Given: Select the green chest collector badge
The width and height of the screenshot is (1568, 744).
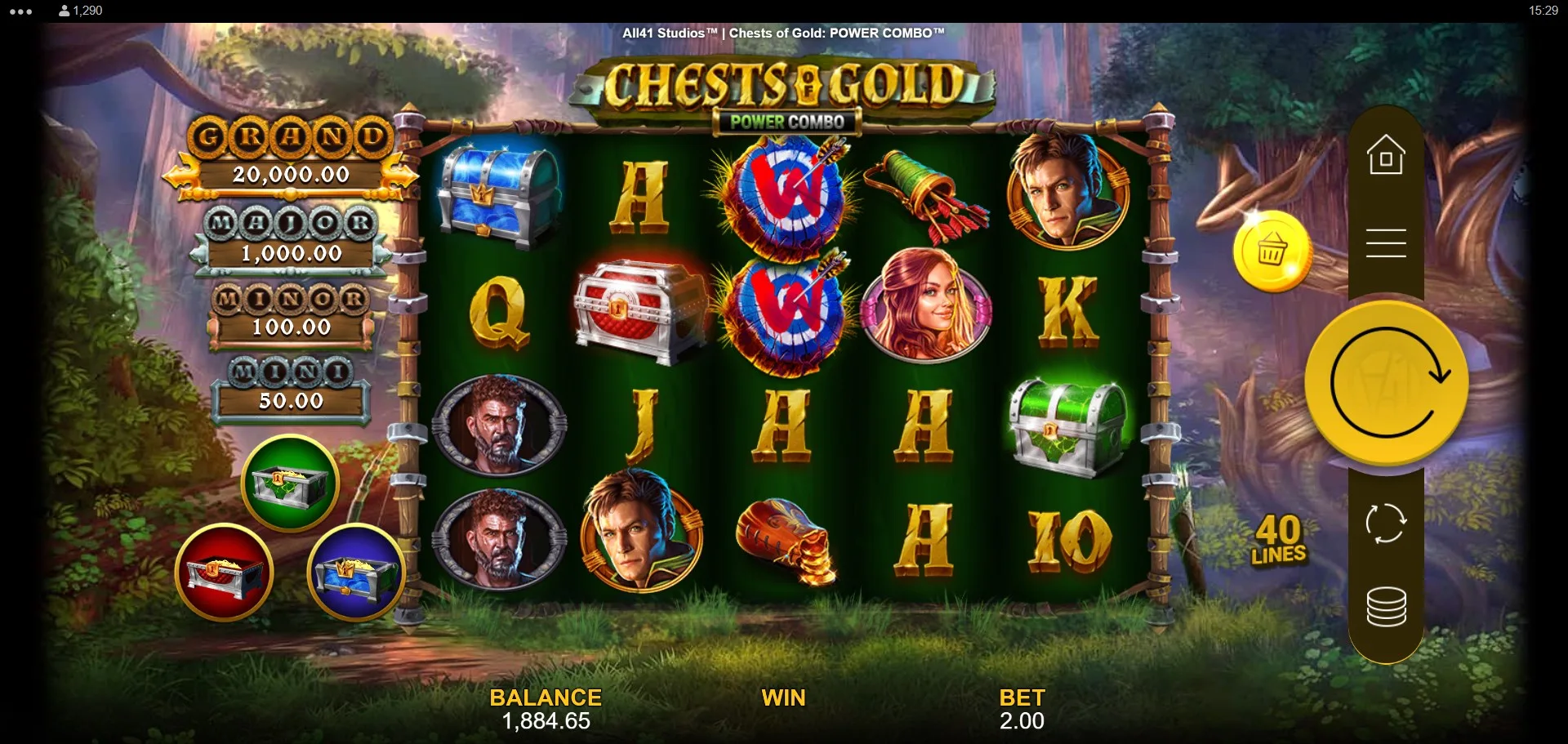Looking at the screenshot, I should (290, 483).
